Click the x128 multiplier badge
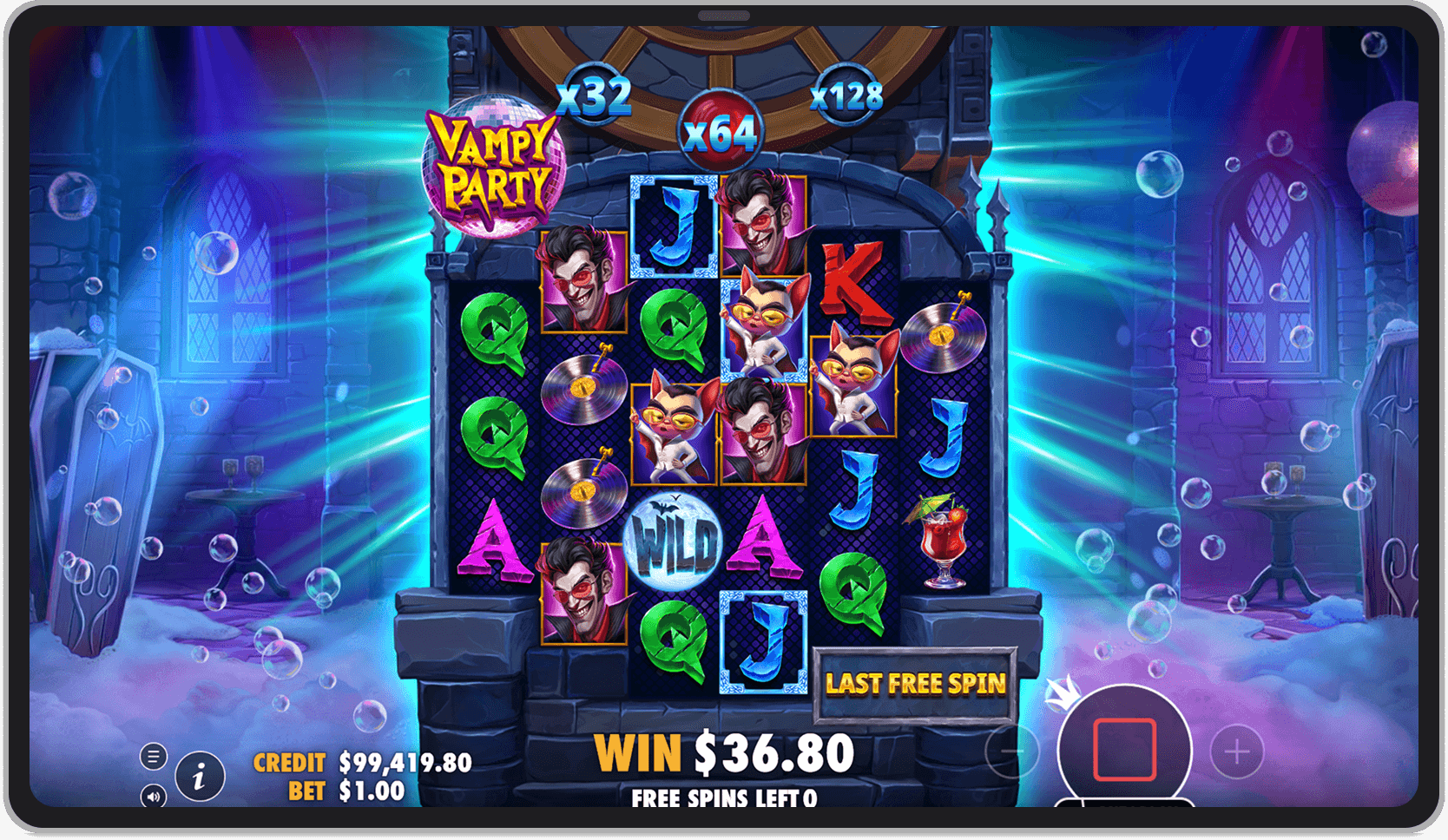 (846, 98)
